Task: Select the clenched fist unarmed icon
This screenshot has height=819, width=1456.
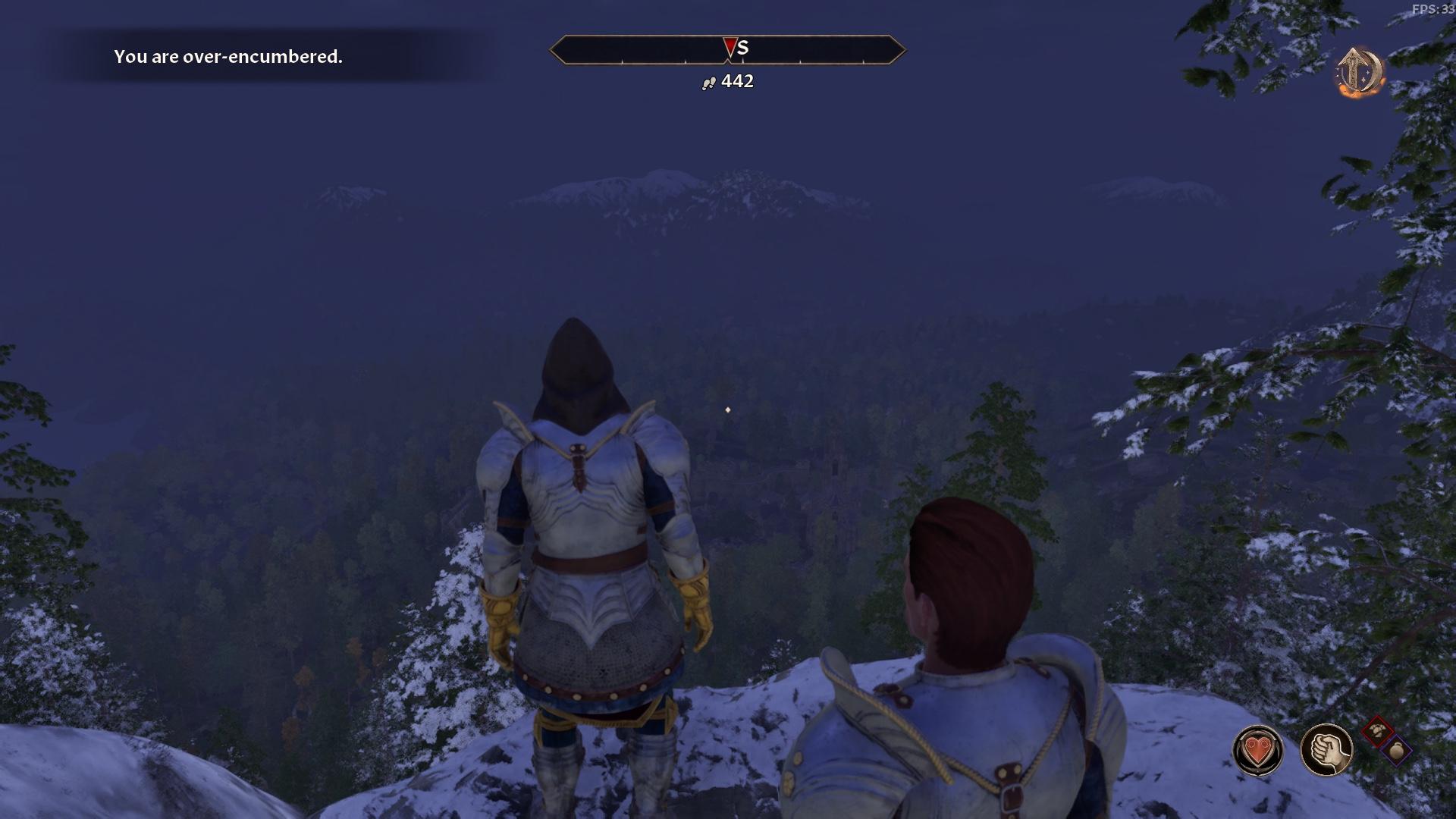Action: (1326, 750)
